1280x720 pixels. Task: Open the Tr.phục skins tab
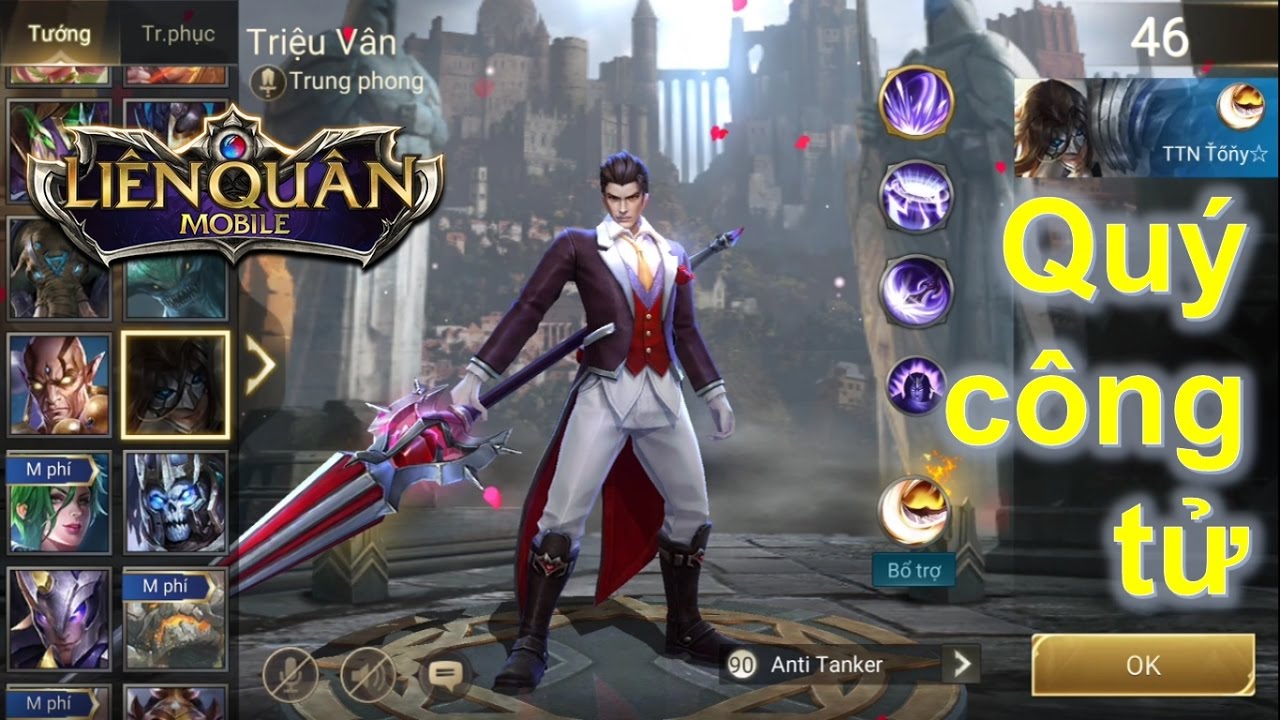178,34
